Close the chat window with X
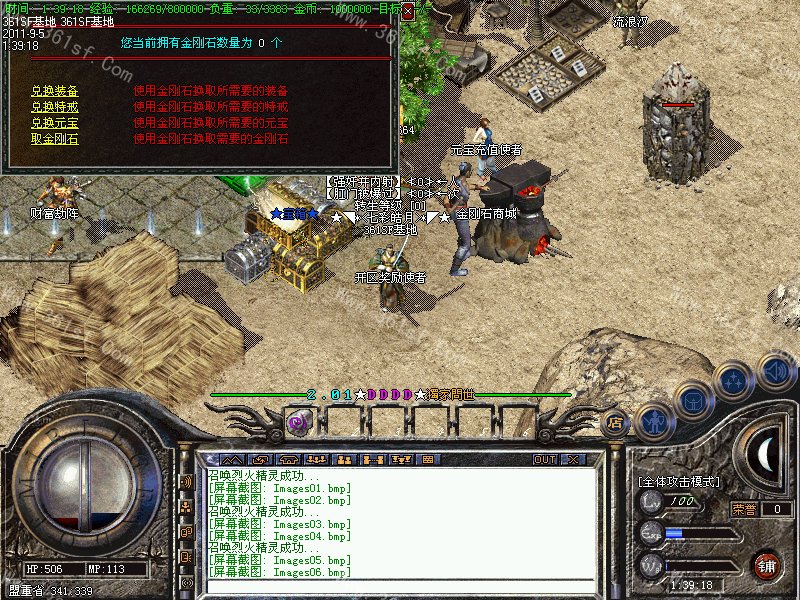The width and height of the screenshot is (800, 600). [x=573, y=459]
